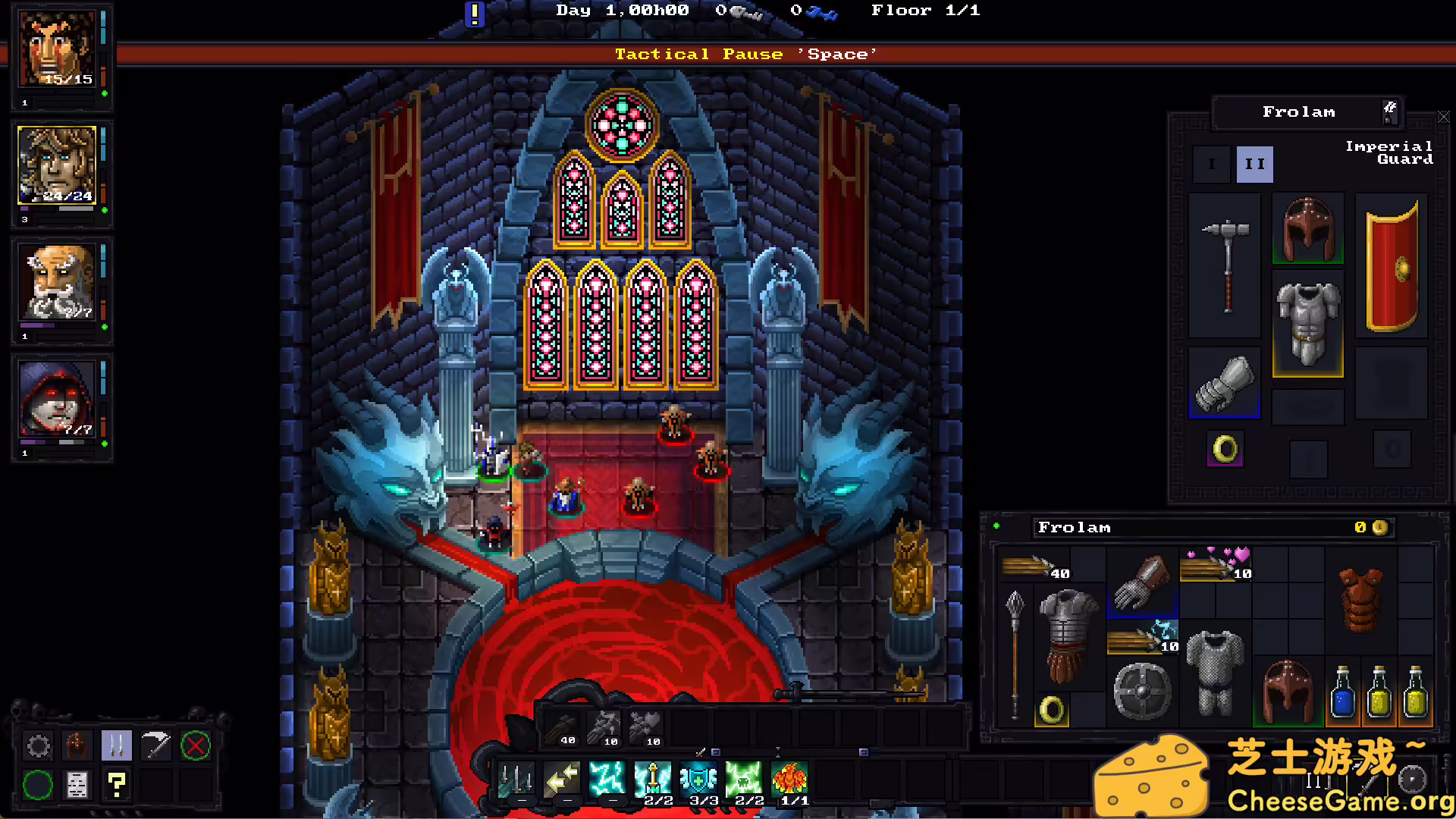The height and width of the screenshot is (819, 1456).
Task: Close the Frolam equipment panel
Action: [x=1443, y=118]
